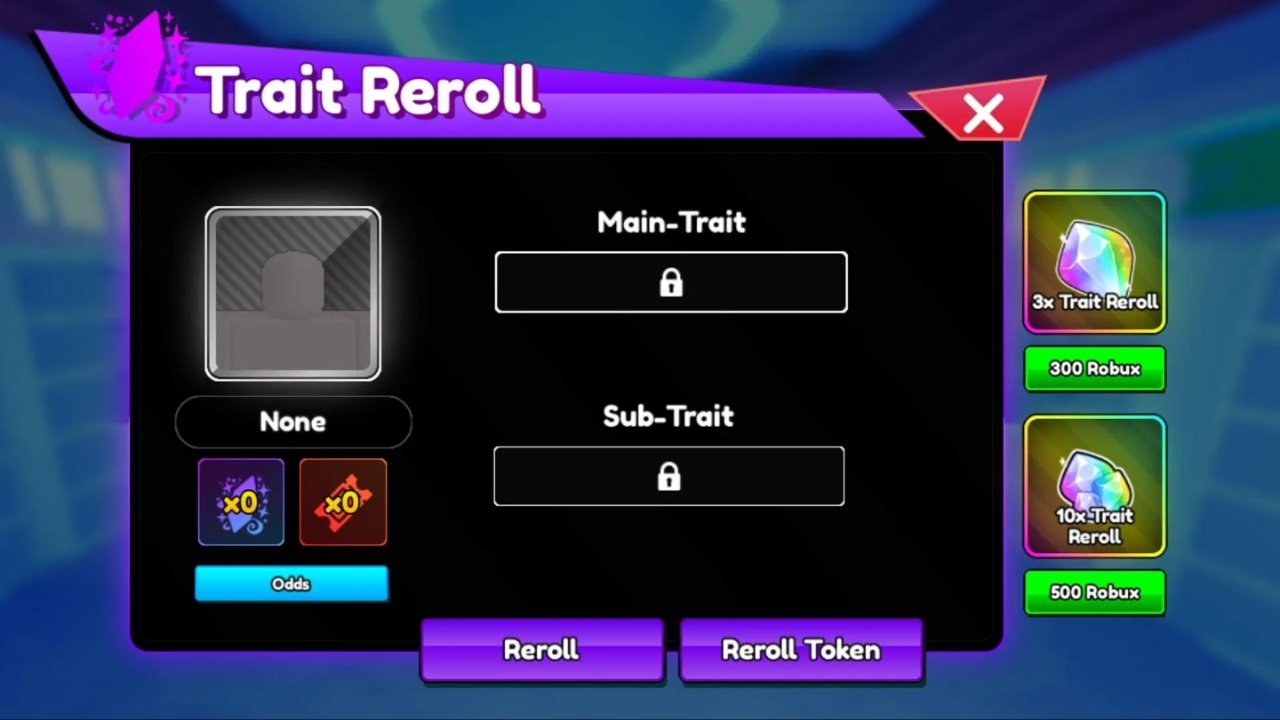Open the Odds panel

coord(291,583)
